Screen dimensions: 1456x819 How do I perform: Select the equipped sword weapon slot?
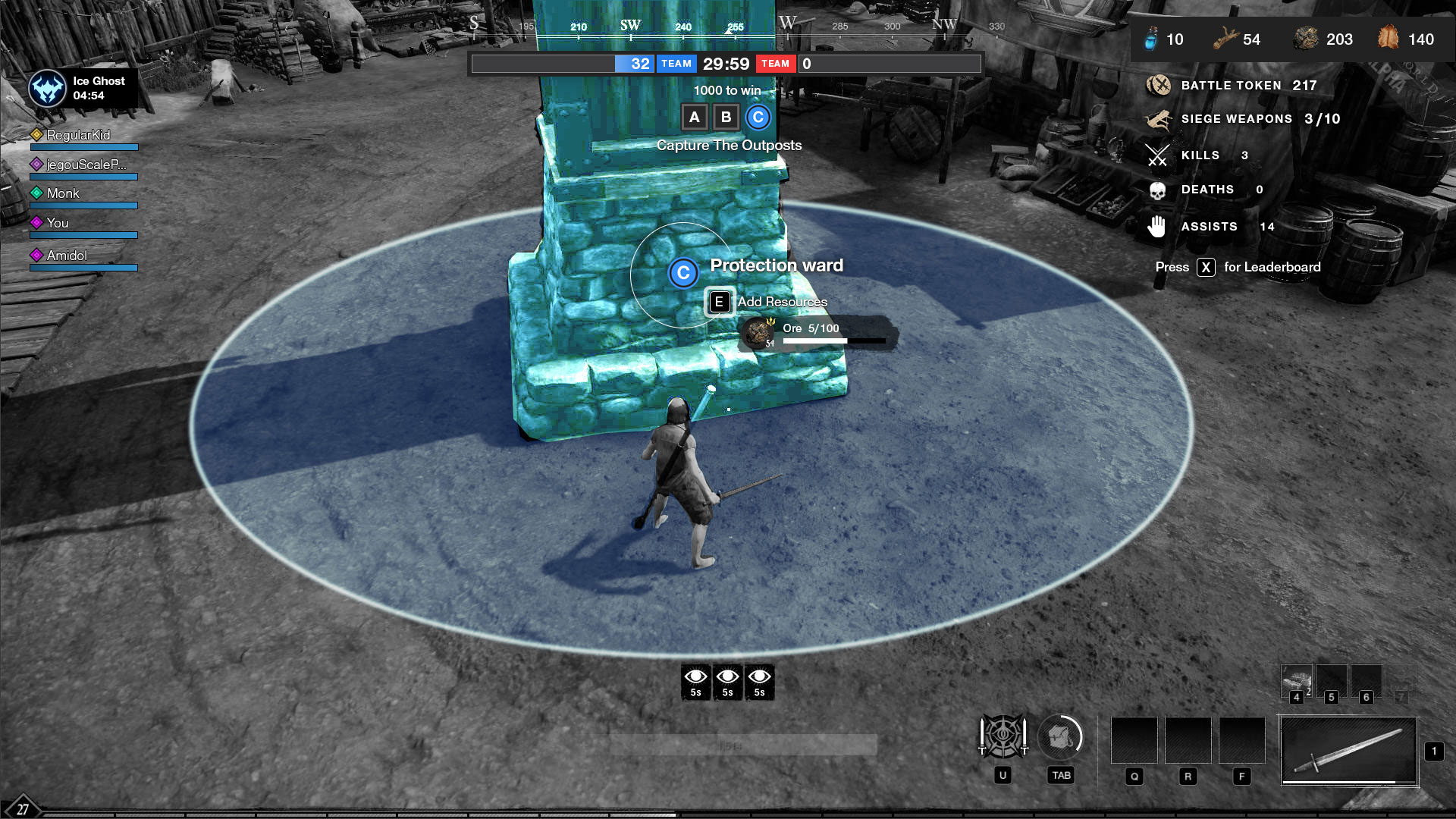click(x=1348, y=750)
